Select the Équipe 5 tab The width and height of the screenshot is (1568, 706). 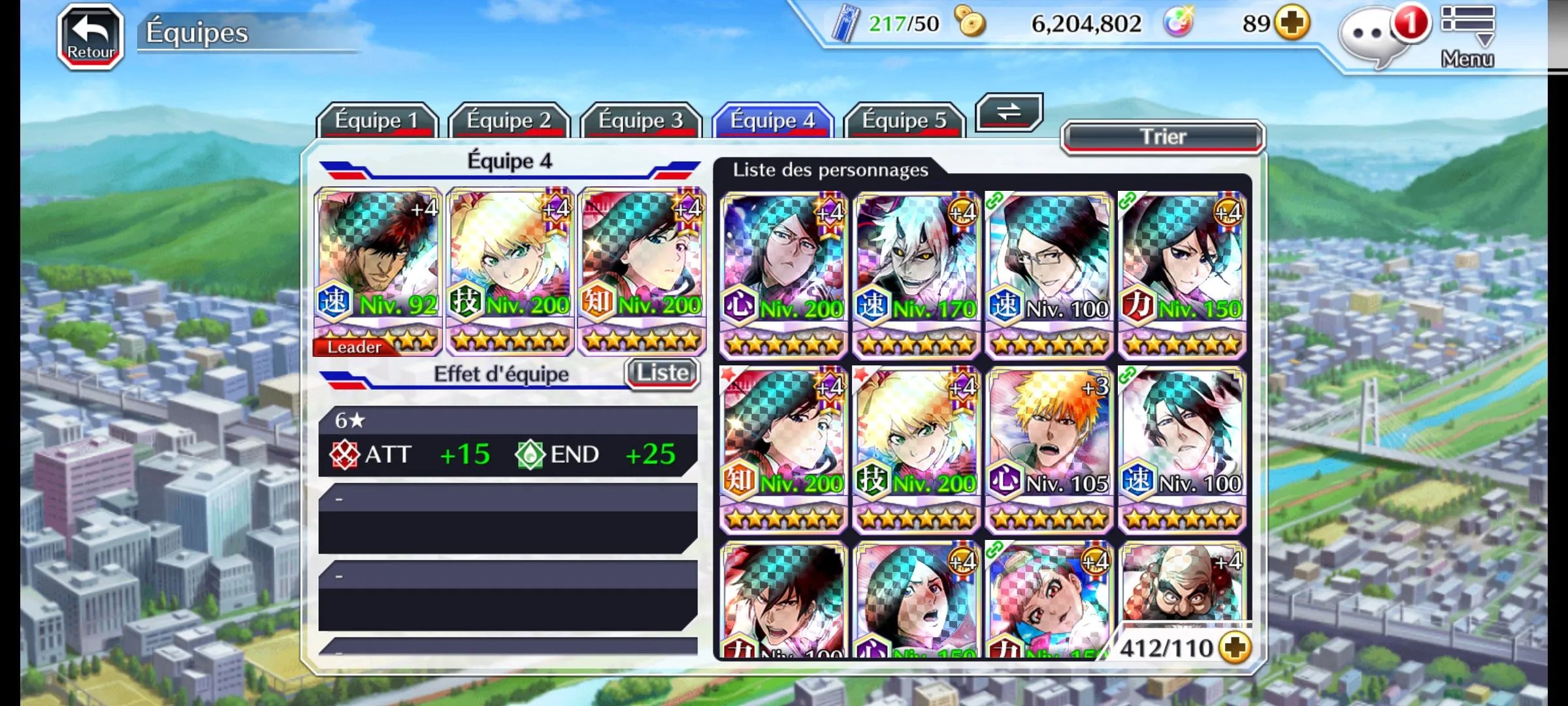click(904, 120)
